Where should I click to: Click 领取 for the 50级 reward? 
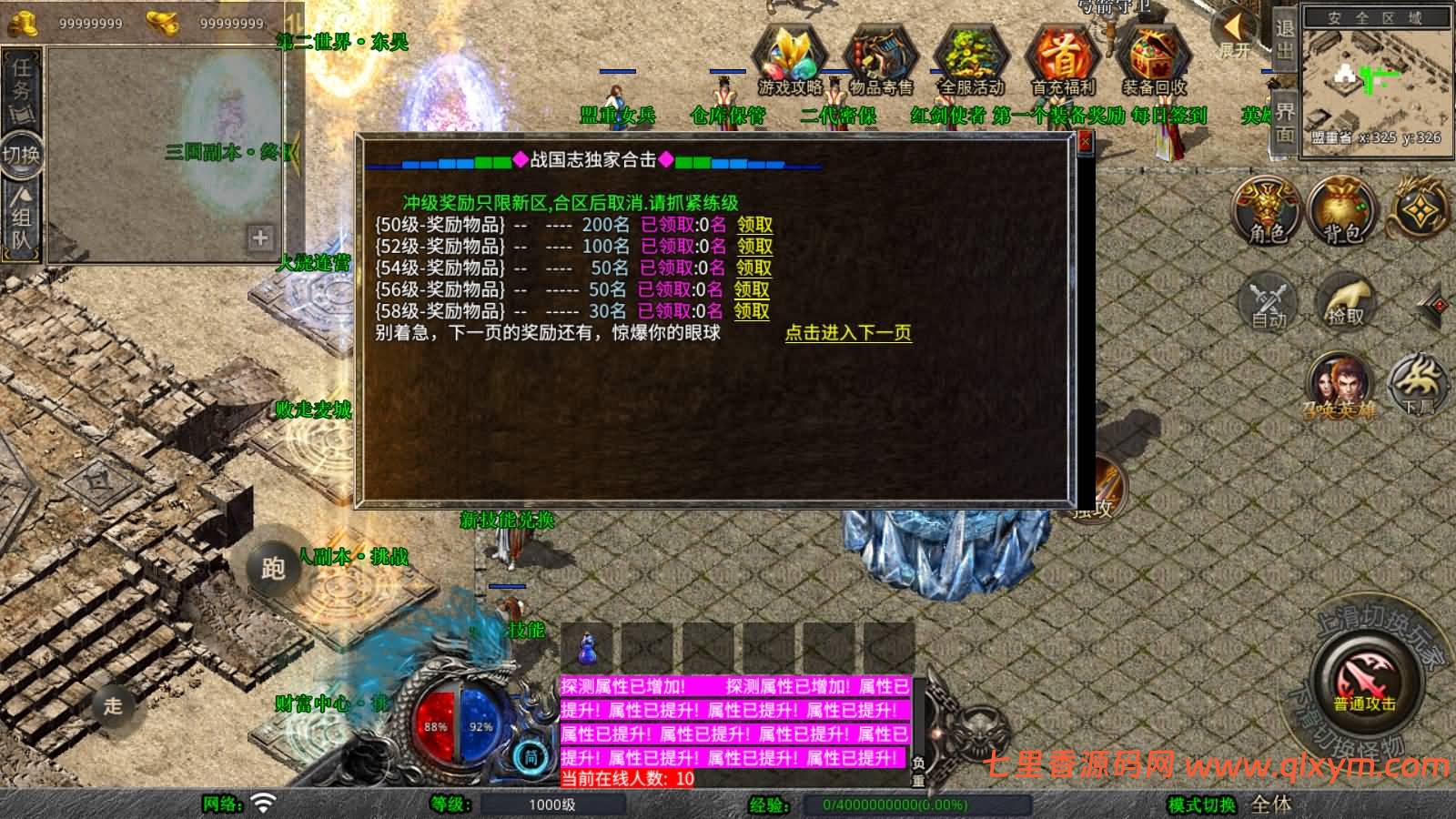click(753, 224)
